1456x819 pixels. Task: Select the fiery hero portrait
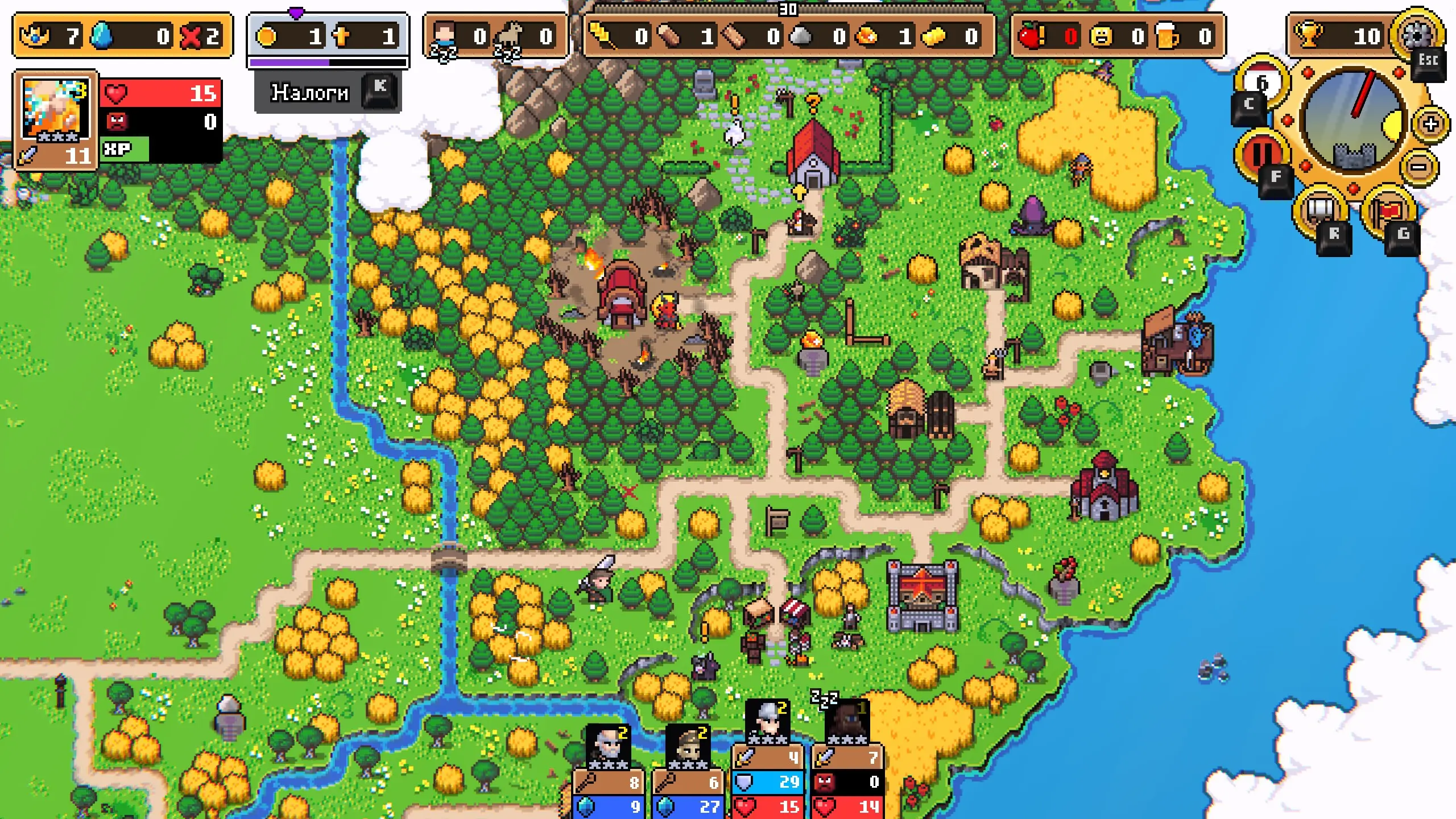[x=55, y=109]
